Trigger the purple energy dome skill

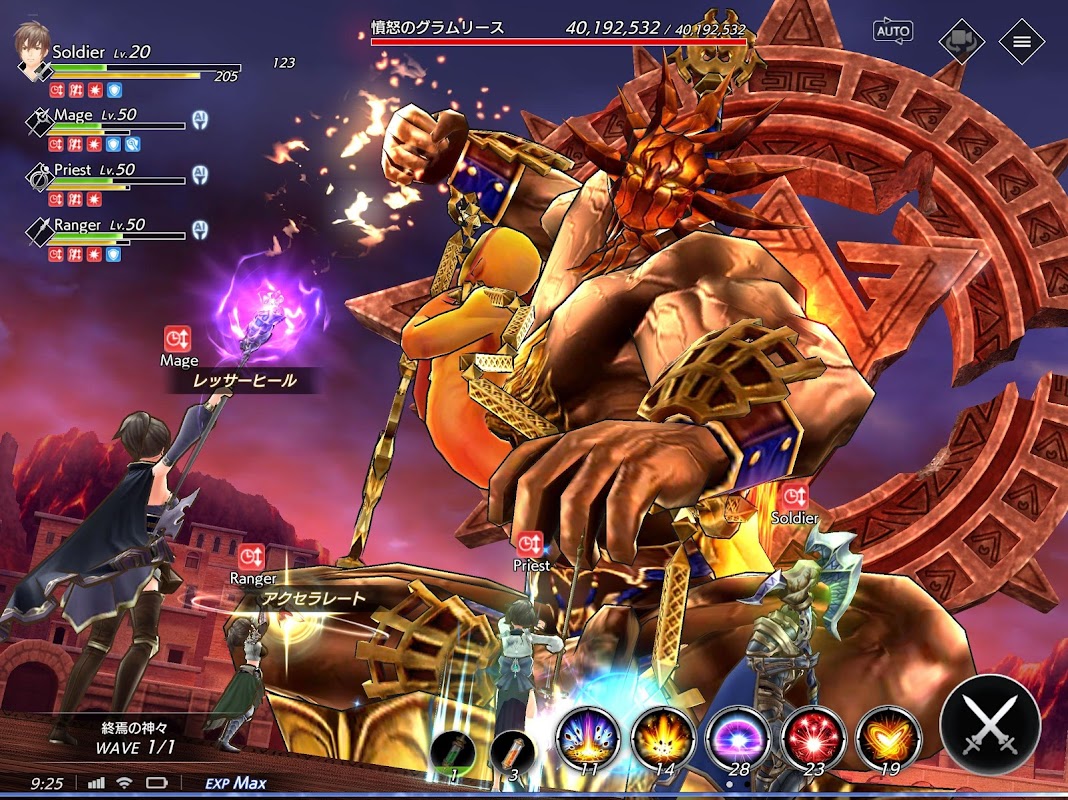click(x=738, y=738)
